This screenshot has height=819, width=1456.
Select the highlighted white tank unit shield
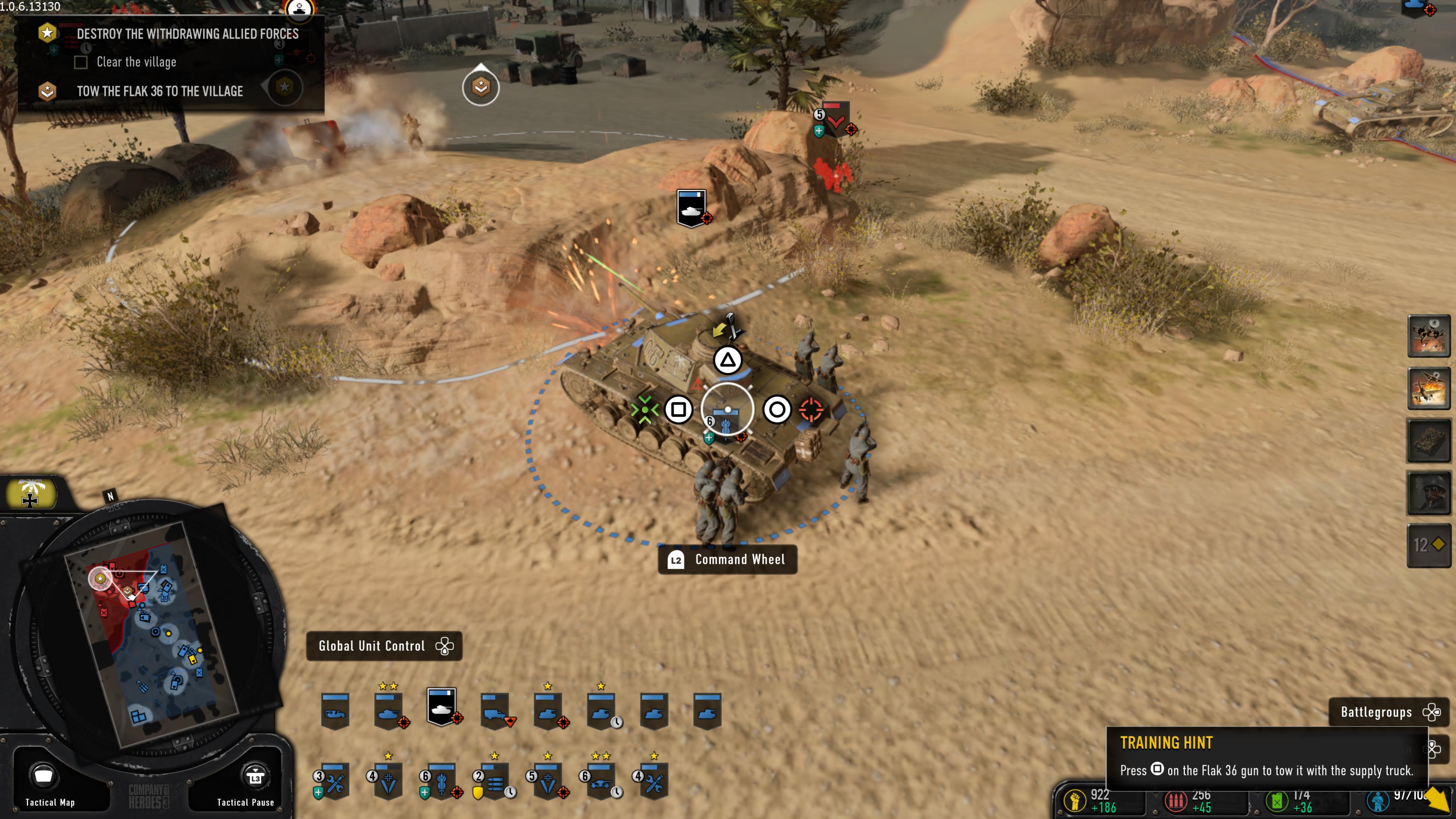point(442,707)
